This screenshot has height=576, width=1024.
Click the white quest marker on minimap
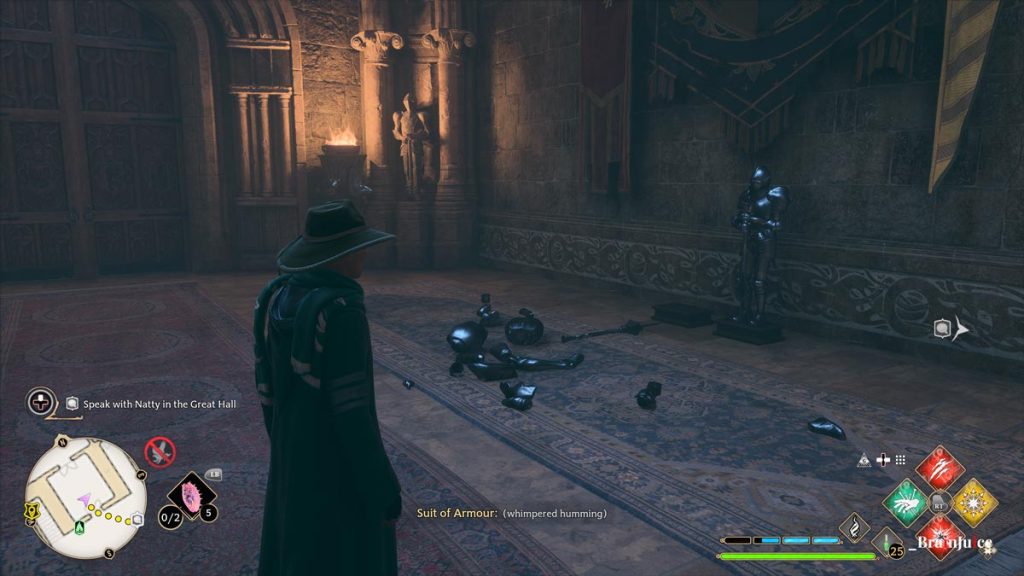tap(137, 519)
